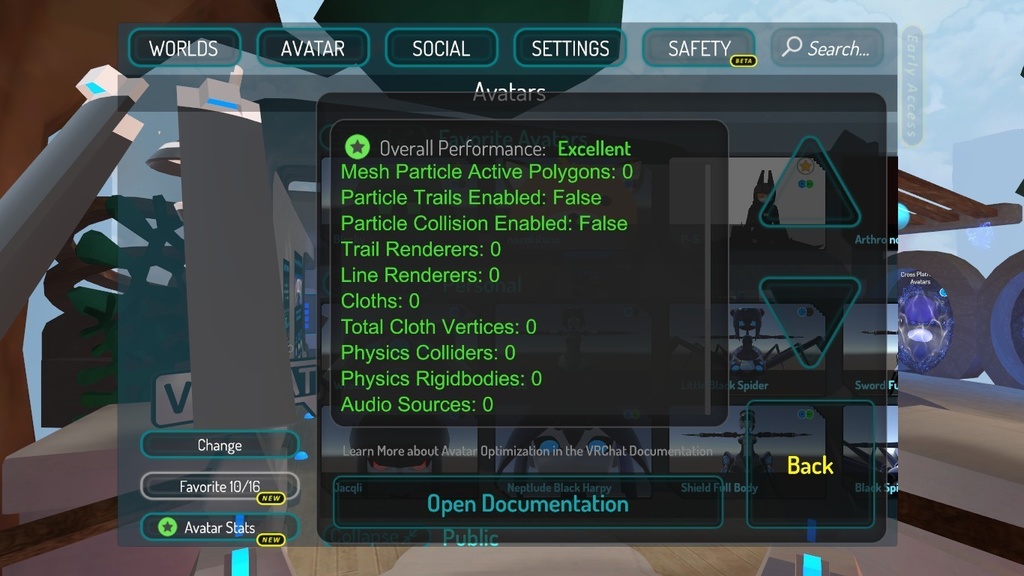Viewport: 1024px width, 576px height.
Task: Choose the Change avatar button
Action: pos(219,445)
